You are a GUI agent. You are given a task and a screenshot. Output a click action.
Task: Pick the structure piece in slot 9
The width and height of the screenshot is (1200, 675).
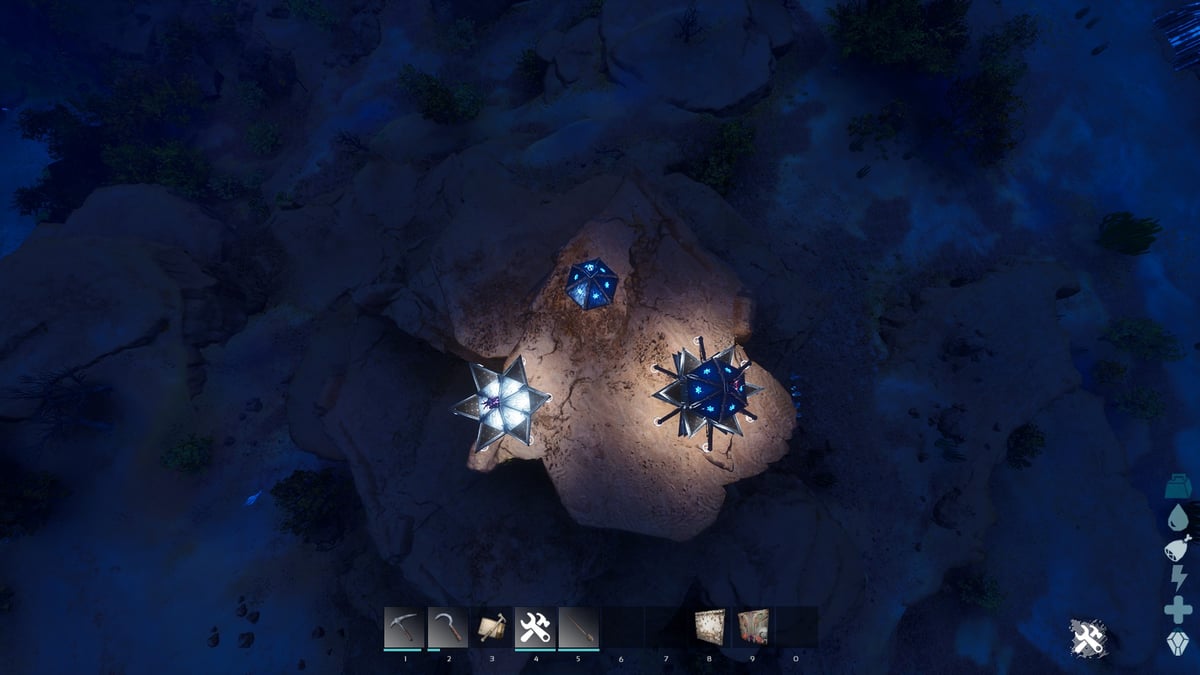753,627
